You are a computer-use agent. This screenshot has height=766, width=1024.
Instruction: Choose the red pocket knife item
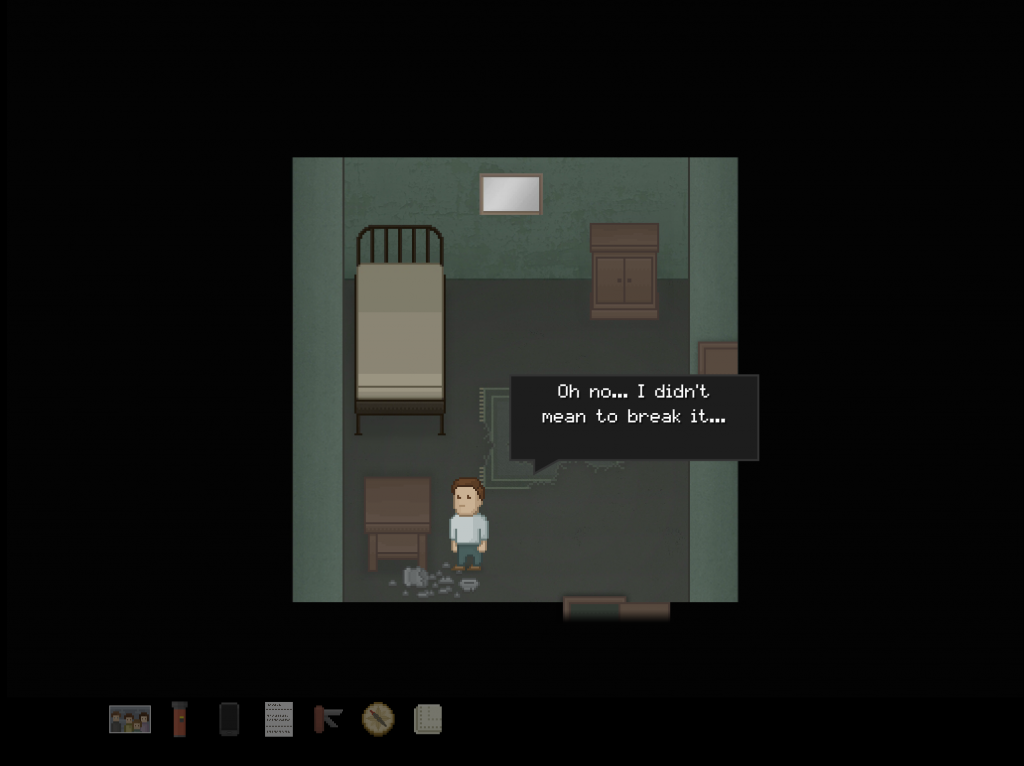(328, 719)
